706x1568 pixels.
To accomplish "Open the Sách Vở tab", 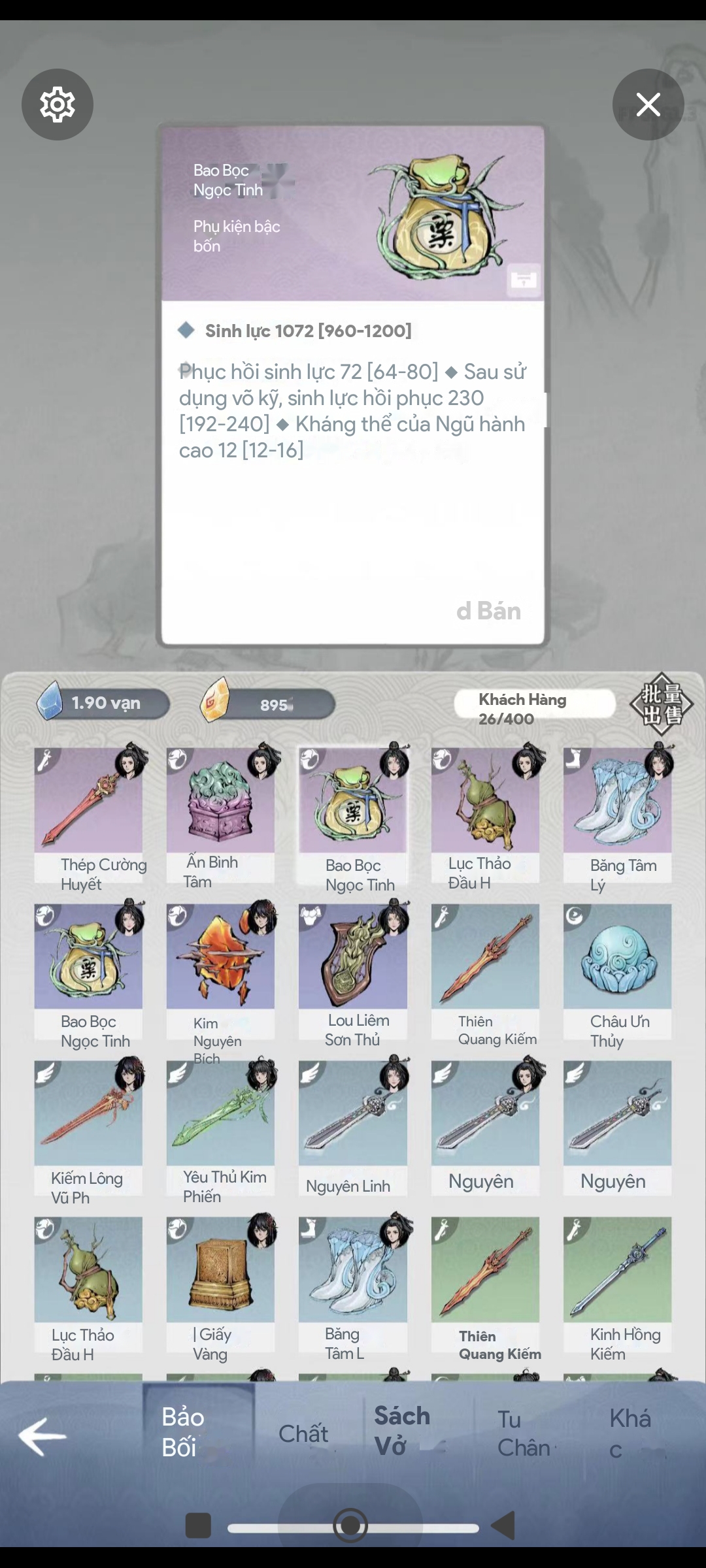I will [402, 1431].
